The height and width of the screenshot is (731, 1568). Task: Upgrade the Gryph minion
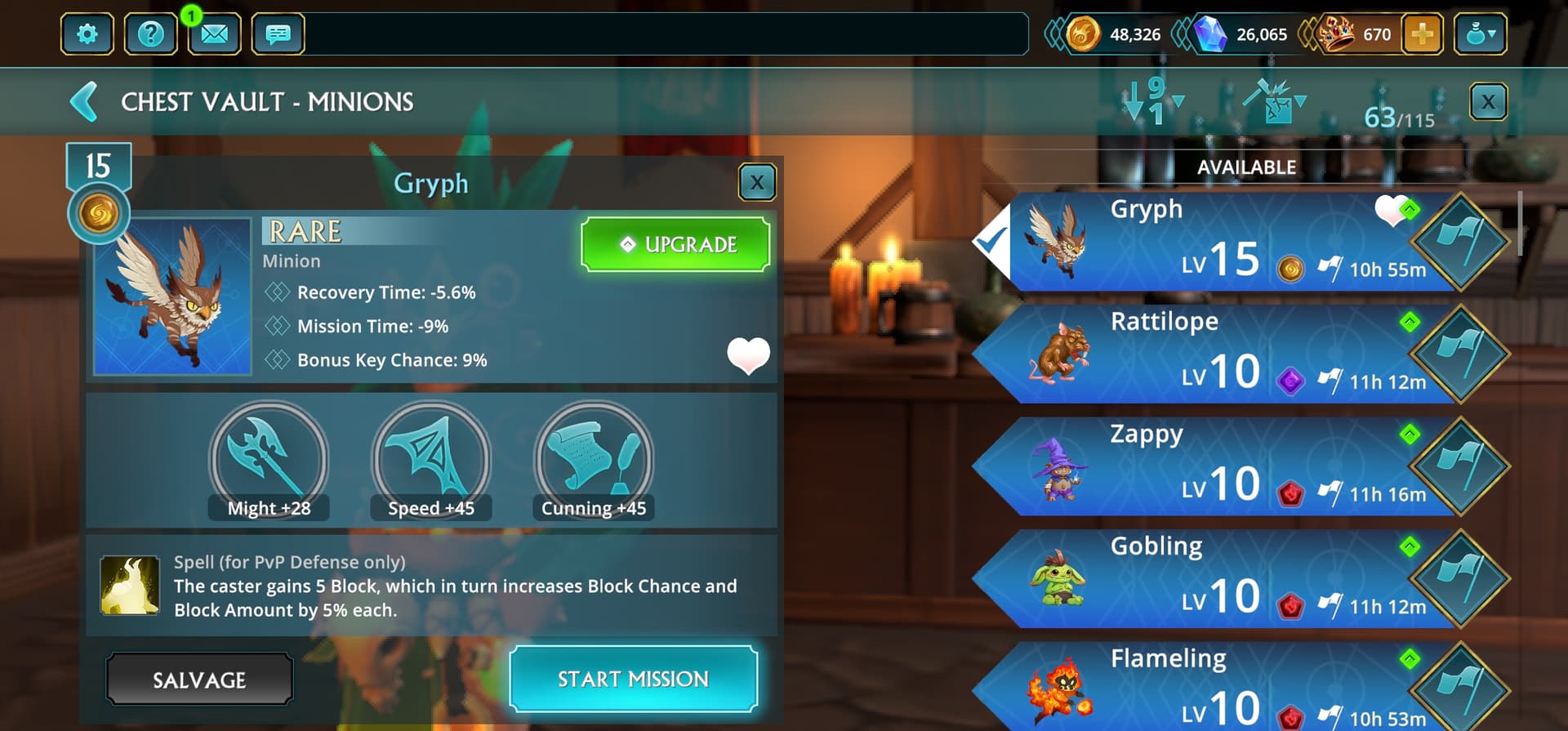click(x=675, y=244)
